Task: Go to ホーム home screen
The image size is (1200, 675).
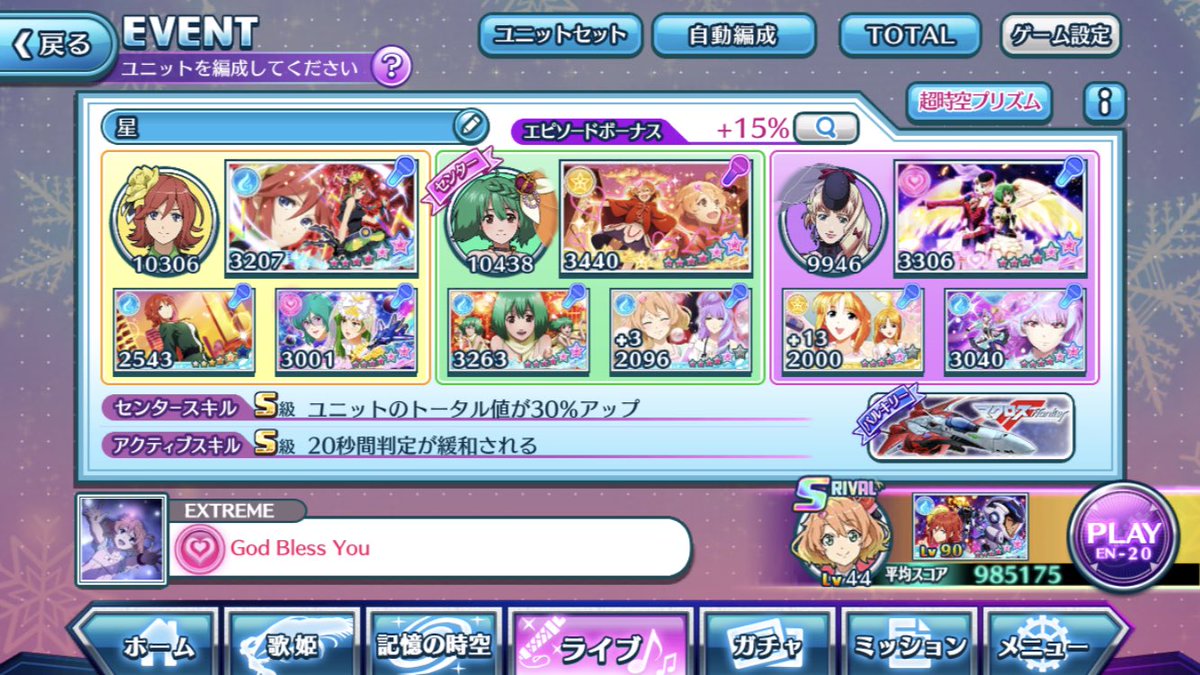Action: coord(145,646)
